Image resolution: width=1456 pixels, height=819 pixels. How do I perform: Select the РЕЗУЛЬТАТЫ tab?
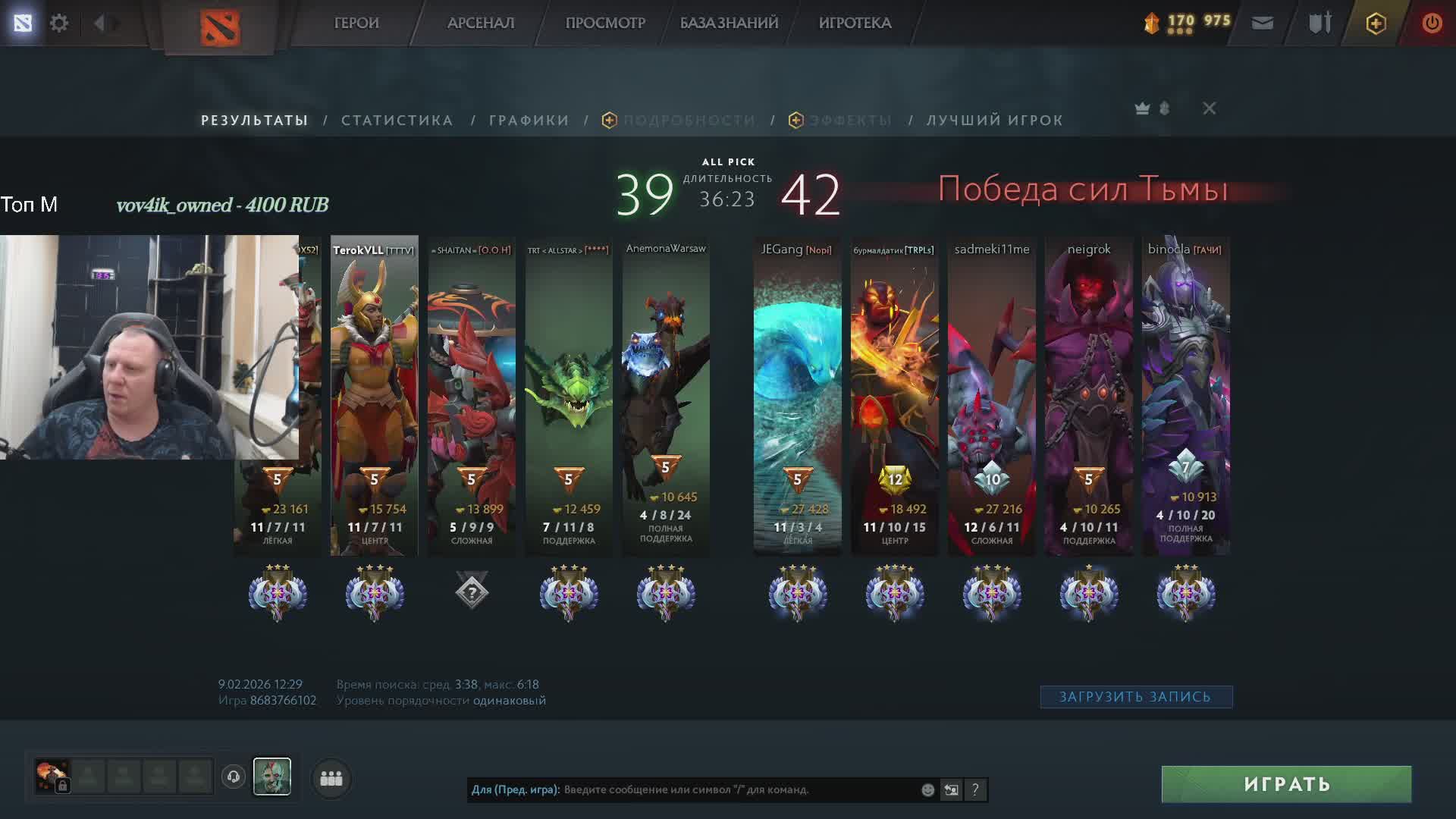coord(254,121)
